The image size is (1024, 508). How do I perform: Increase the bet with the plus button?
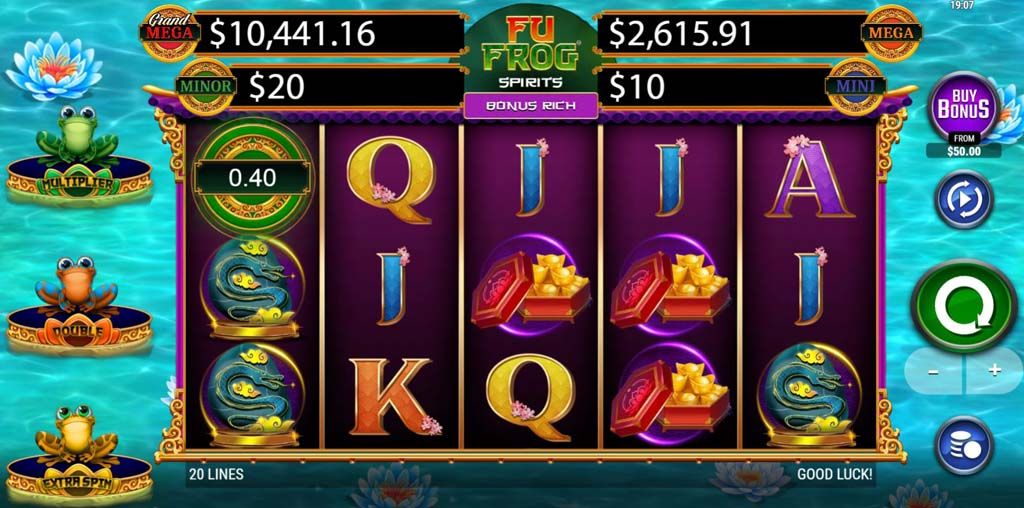[x=994, y=370]
